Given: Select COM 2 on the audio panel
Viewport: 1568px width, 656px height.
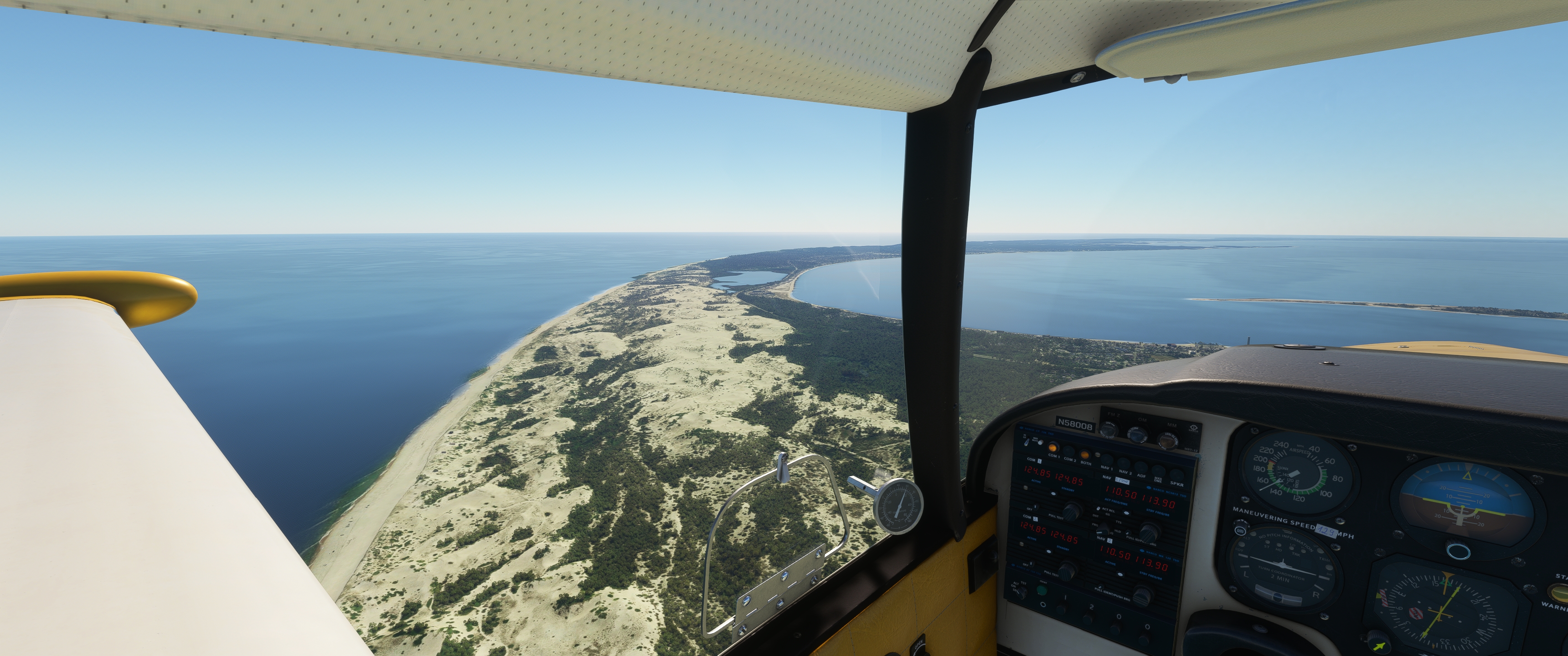Looking at the screenshot, I should 1068,452.
